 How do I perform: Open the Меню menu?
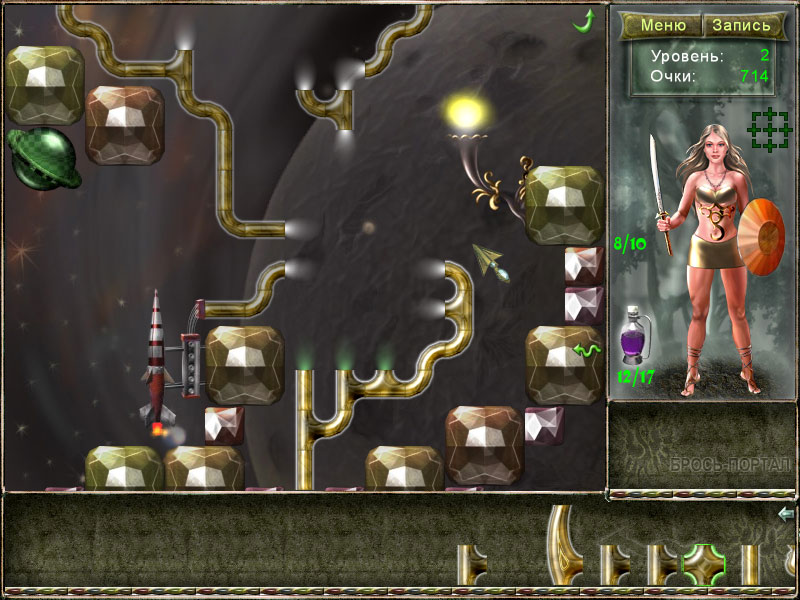663,25
